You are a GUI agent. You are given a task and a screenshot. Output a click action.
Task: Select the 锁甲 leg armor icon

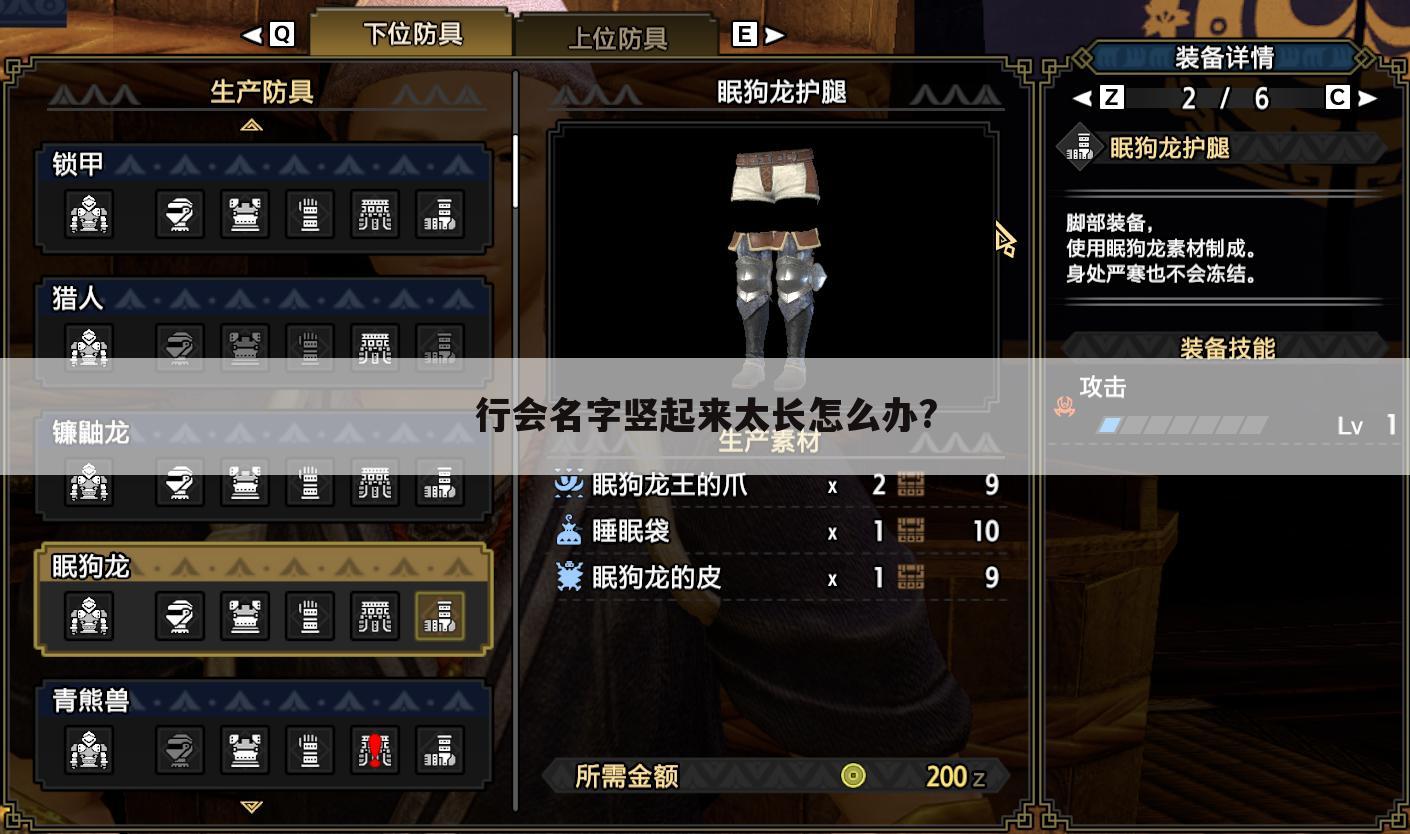(440, 214)
